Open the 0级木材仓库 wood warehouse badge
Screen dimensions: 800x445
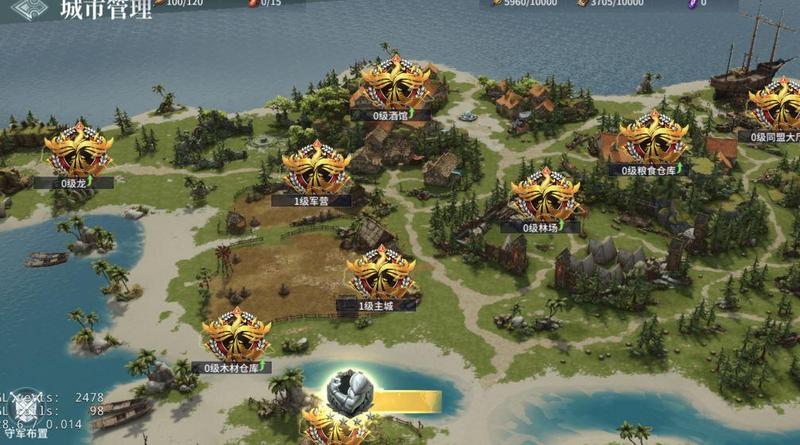pyautogui.click(x=236, y=337)
